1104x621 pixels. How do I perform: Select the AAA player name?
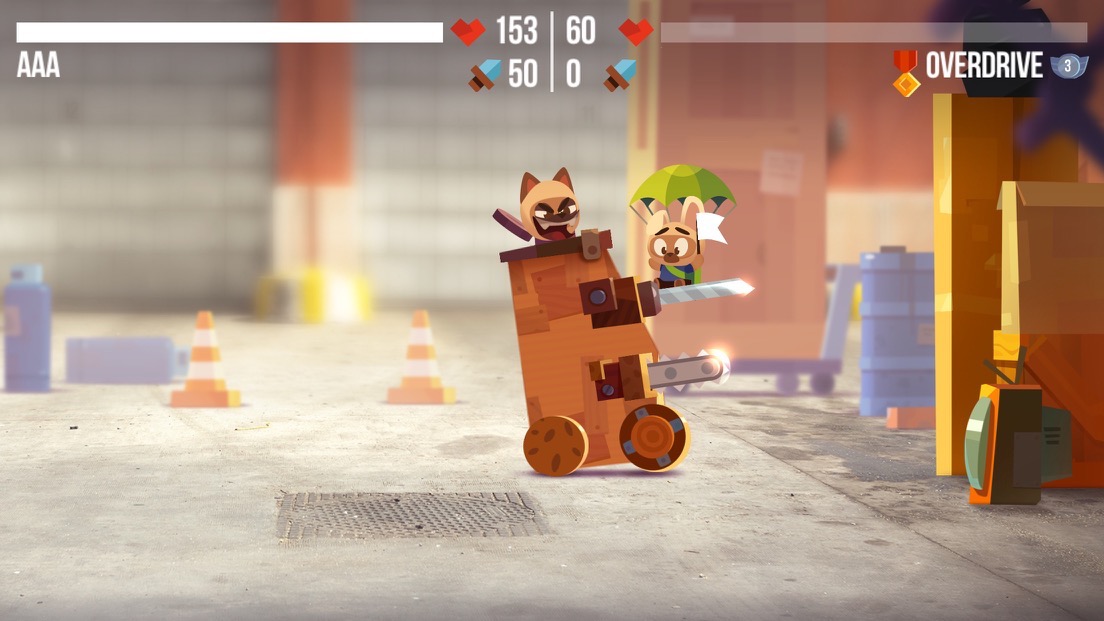pos(38,66)
